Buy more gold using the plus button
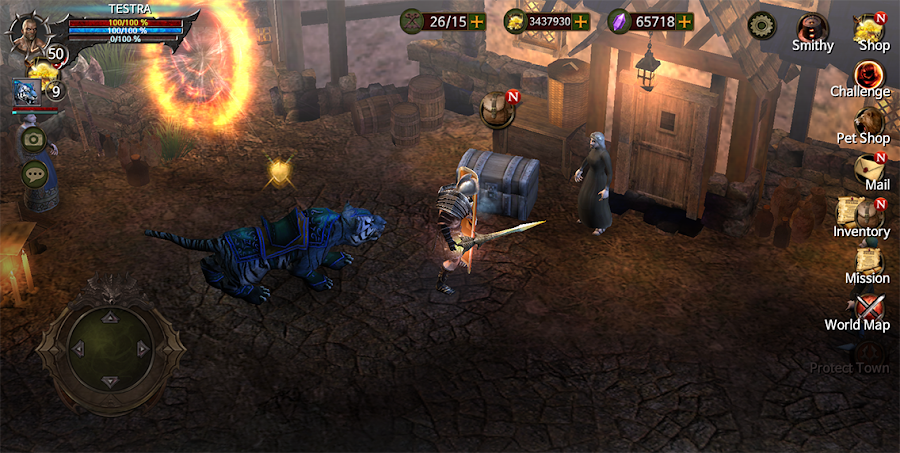Viewport: 900px width, 453px height. tap(581, 21)
